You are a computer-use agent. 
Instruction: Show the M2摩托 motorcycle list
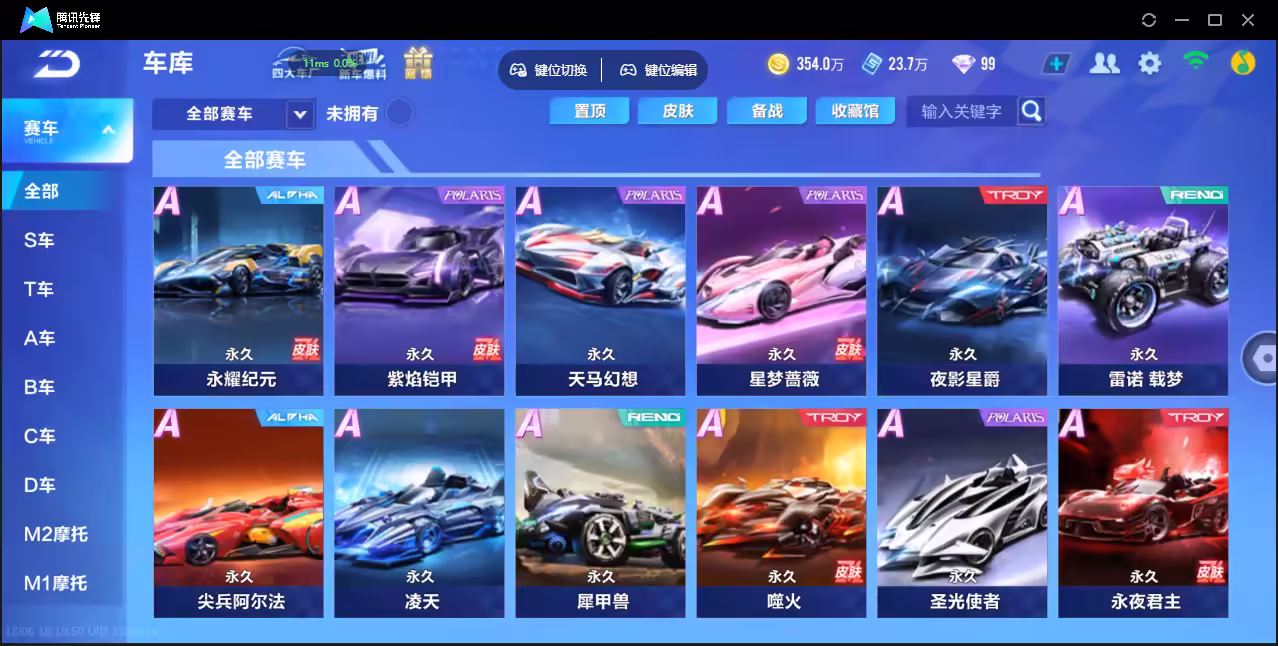(x=56, y=534)
